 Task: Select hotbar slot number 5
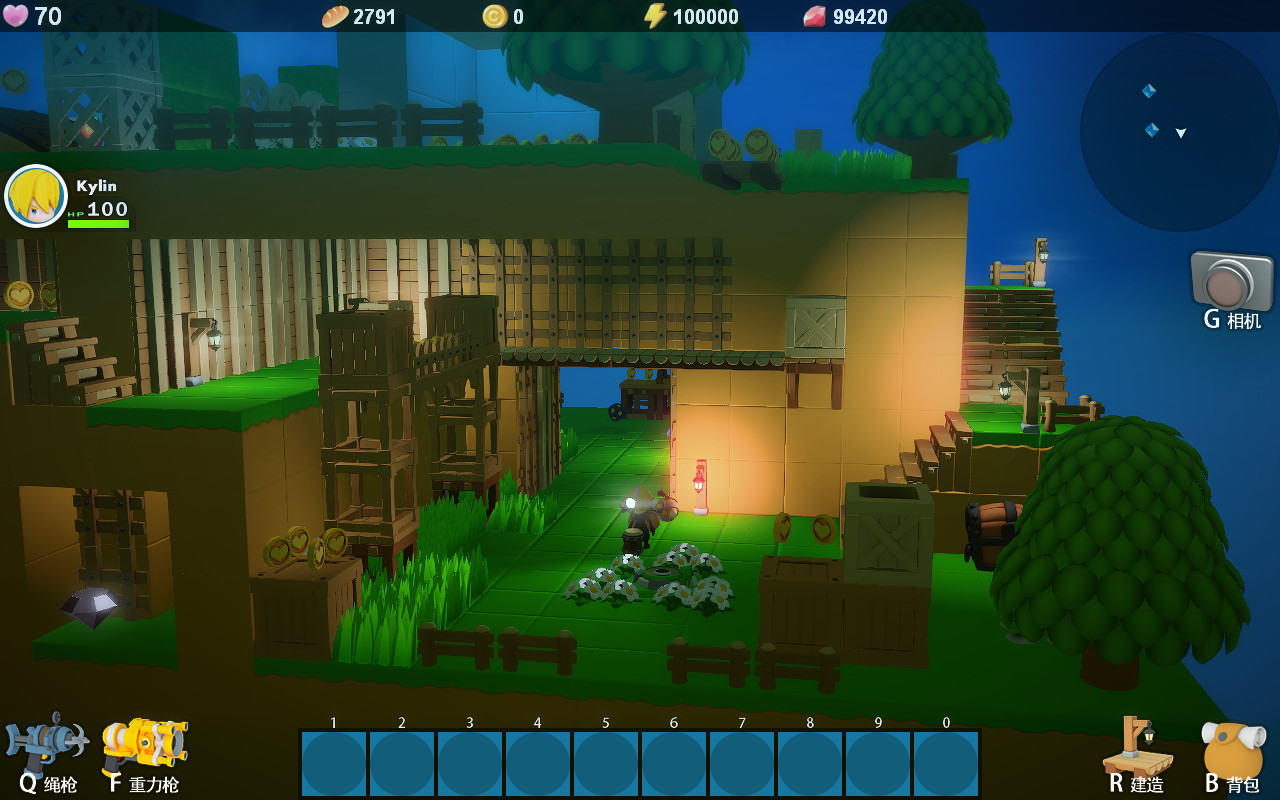click(604, 764)
